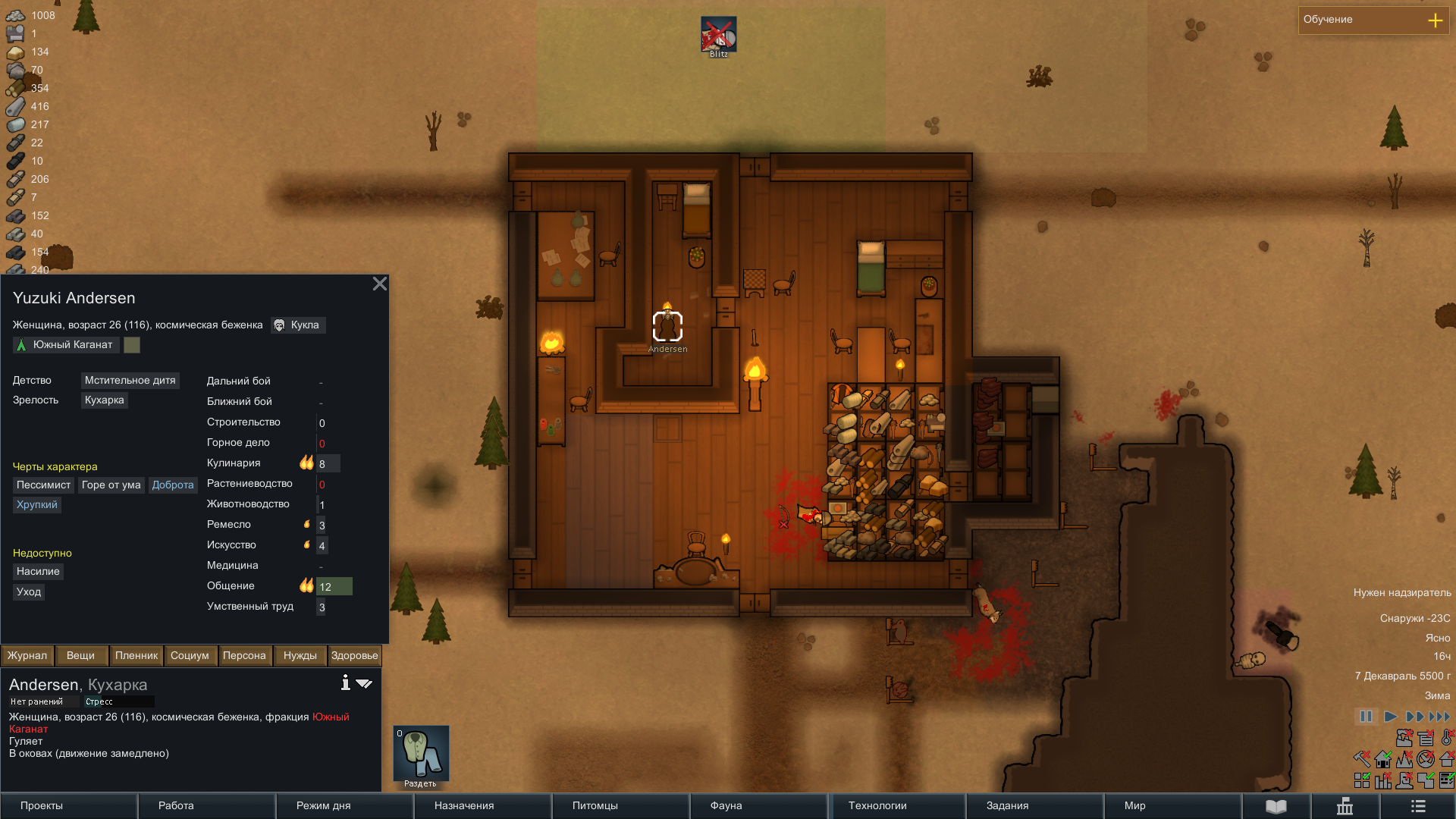Close the Yuzuki Andersen character panel
The width and height of the screenshot is (1456, 819).
380,284
